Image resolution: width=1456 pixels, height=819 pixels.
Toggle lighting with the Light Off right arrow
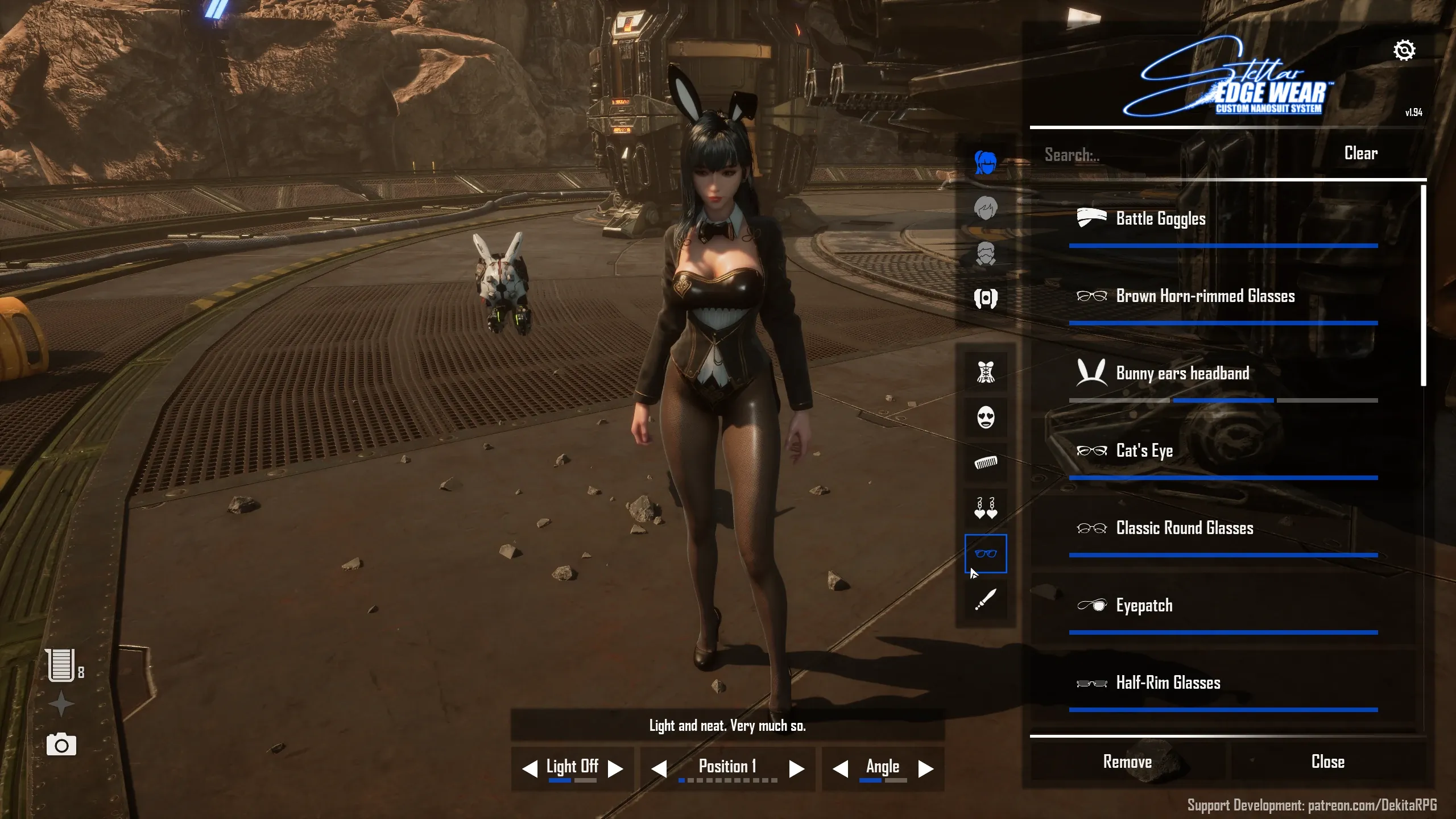[615, 769]
